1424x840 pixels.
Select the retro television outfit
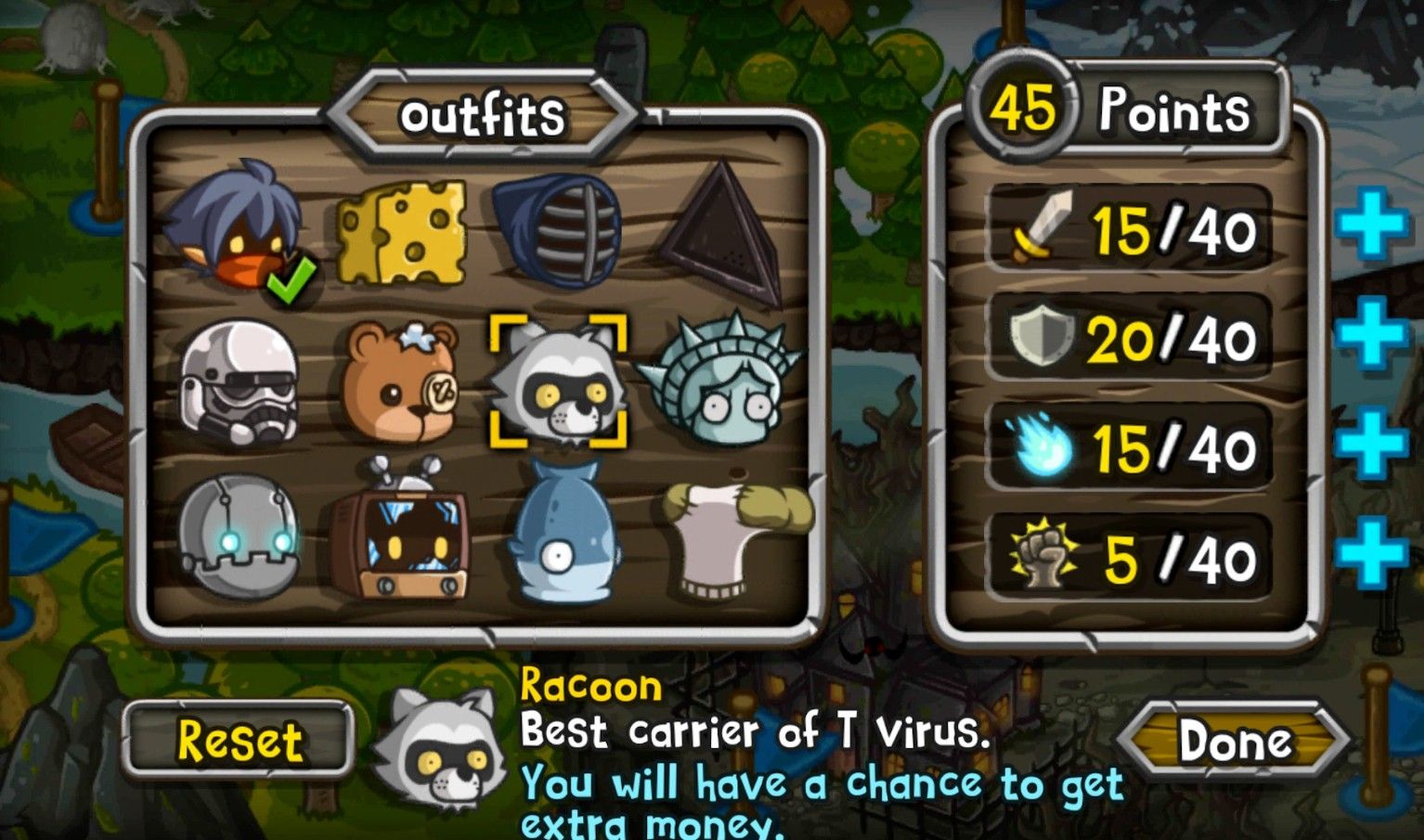(401, 536)
